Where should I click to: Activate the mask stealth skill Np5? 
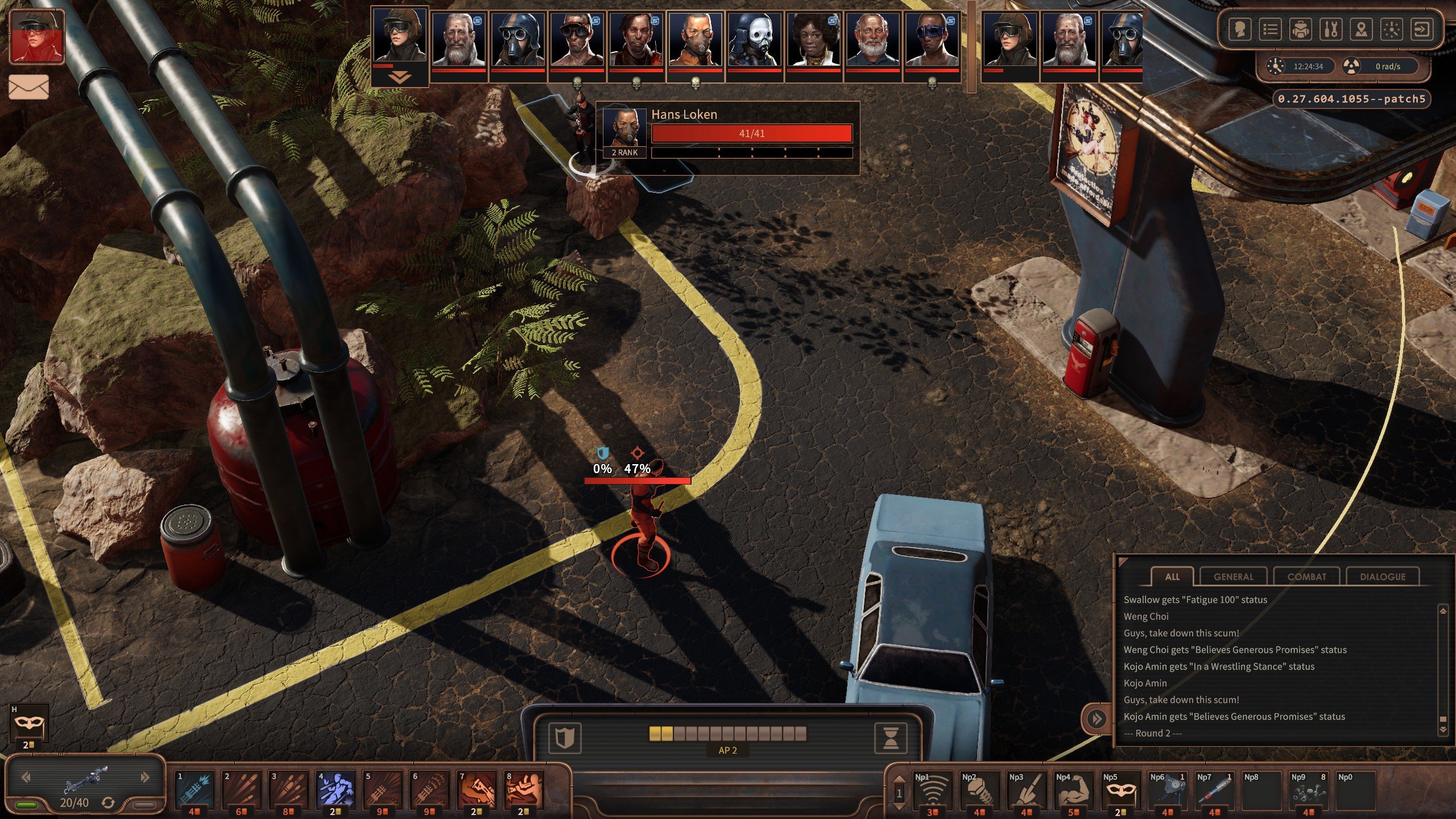1120,791
